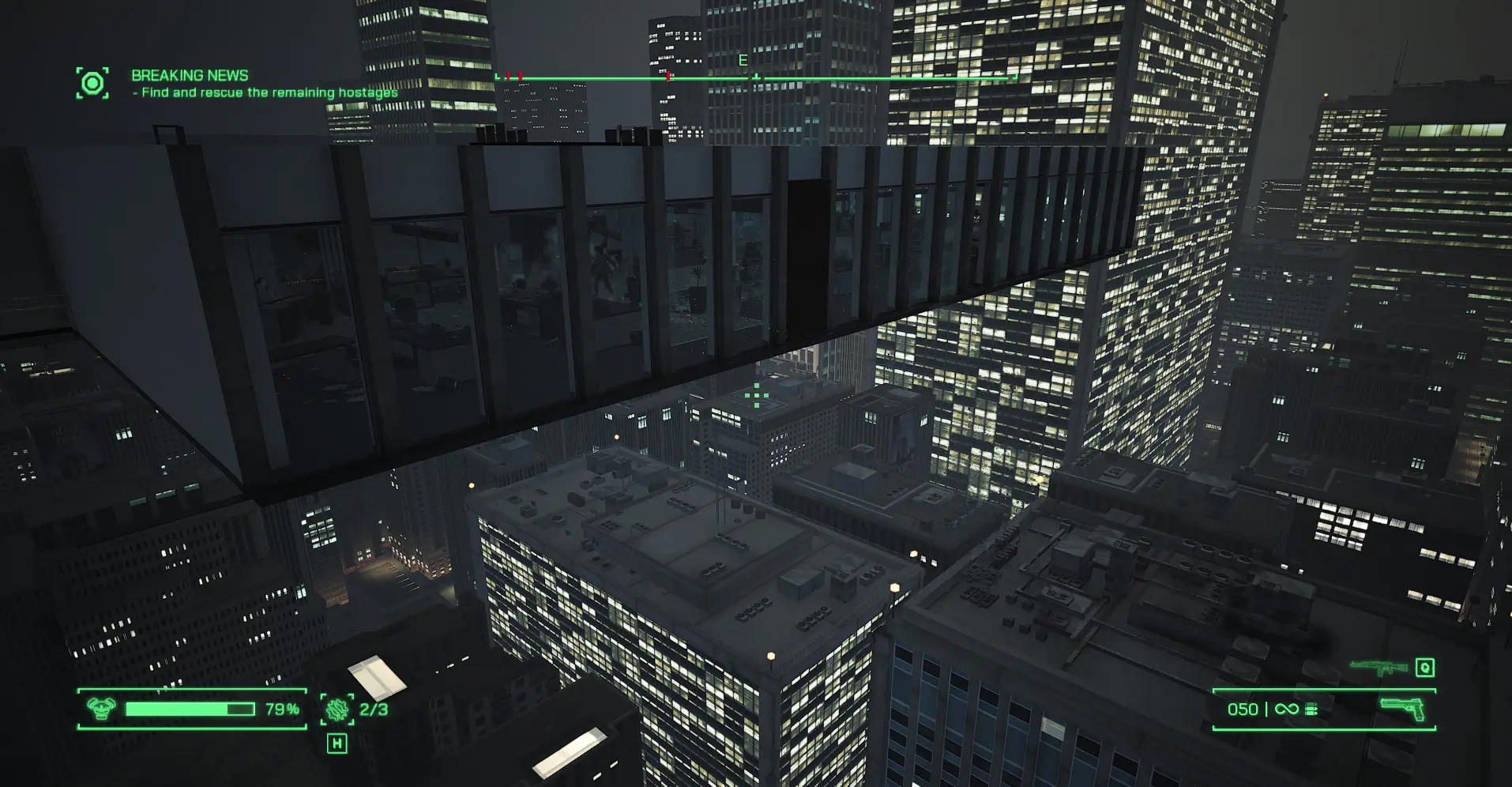Click the bullet magazine ammo icon
Viewport: 1512px width, 787px height.
1312,709
